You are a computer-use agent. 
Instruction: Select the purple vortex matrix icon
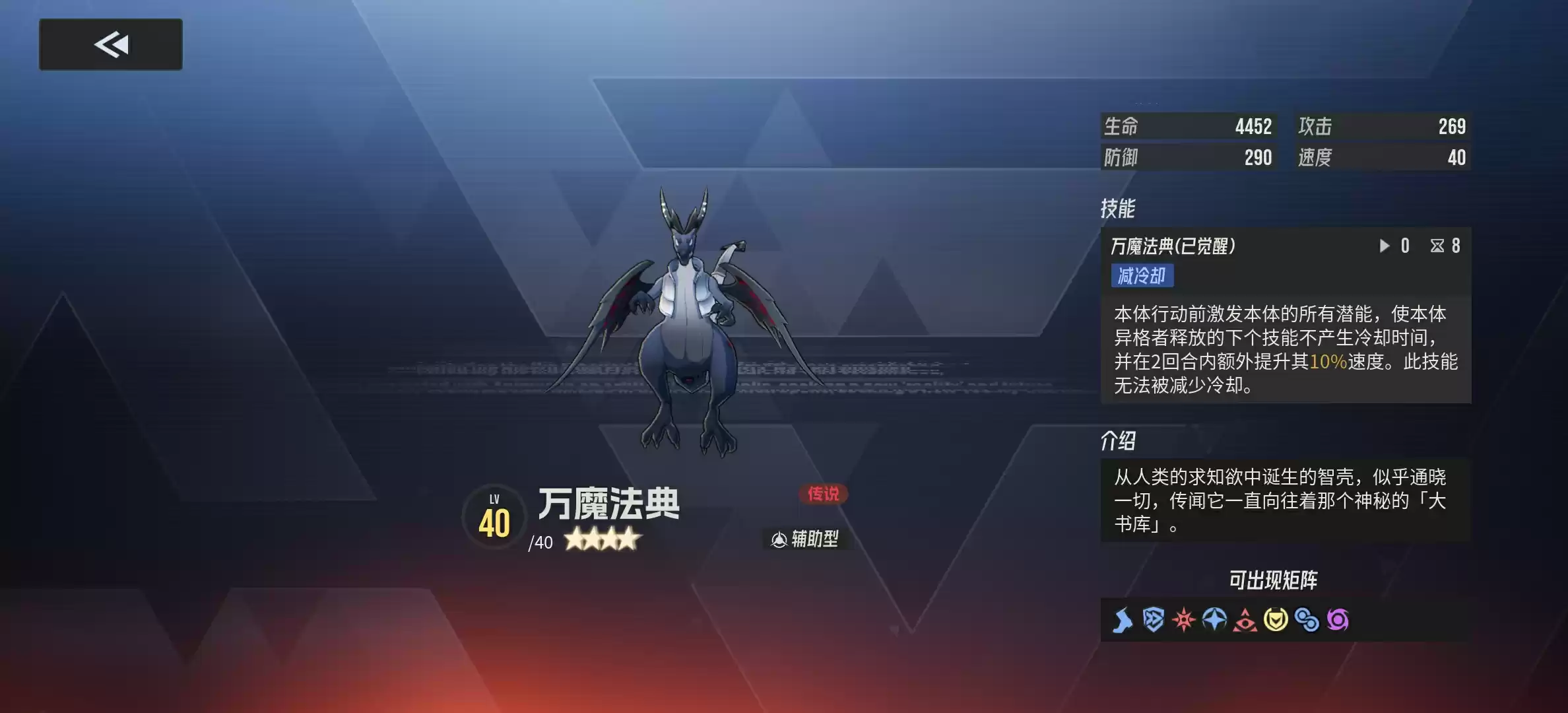point(1338,621)
